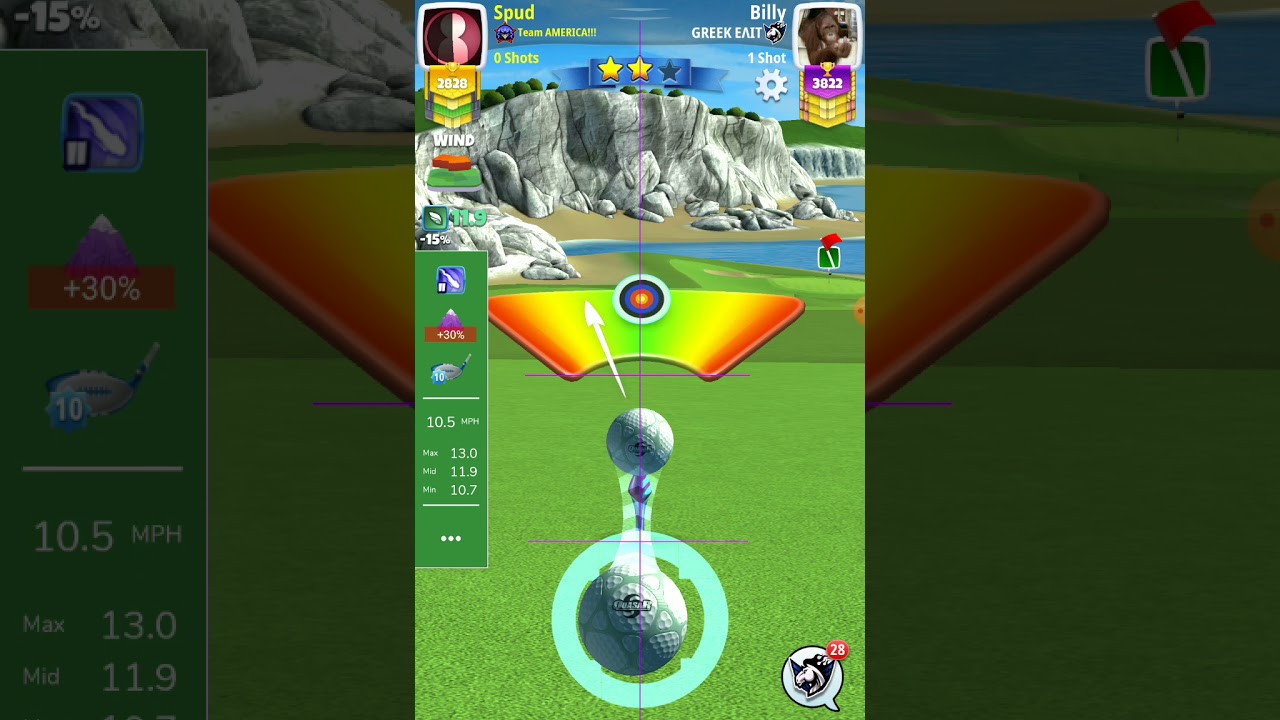Expand the three-dots overlay menu
Viewport: 1280px width, 720px height.
[451, 538]
